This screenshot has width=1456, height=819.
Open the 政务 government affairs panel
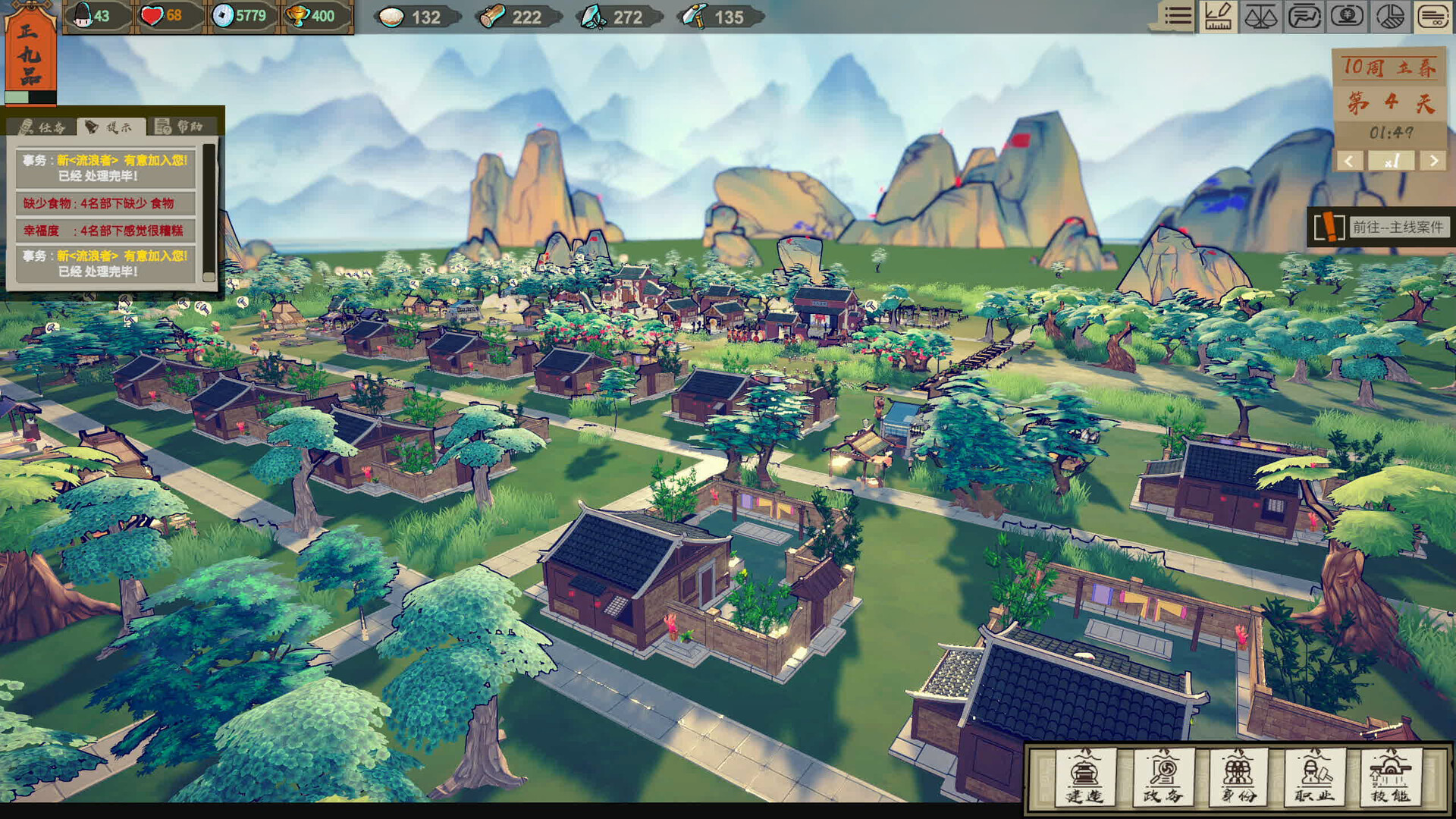coord(1163,777)
